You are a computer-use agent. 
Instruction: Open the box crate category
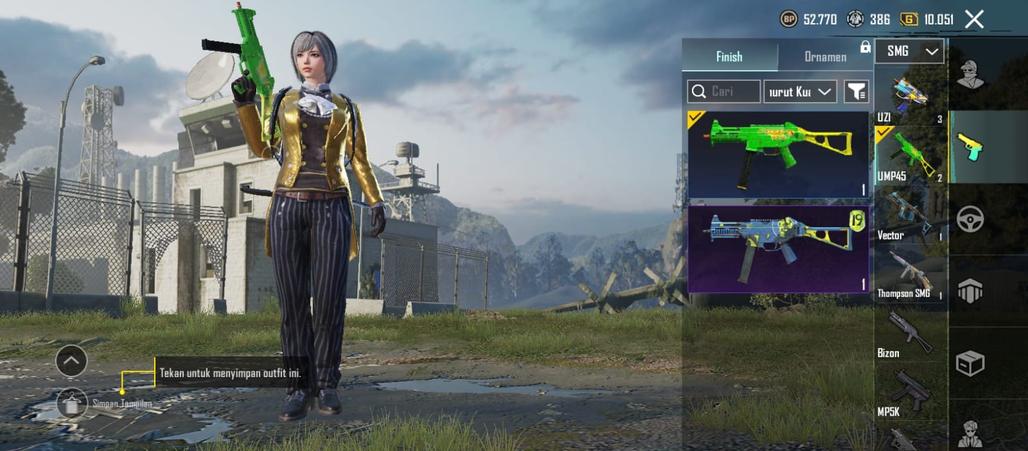coord(970,363)
